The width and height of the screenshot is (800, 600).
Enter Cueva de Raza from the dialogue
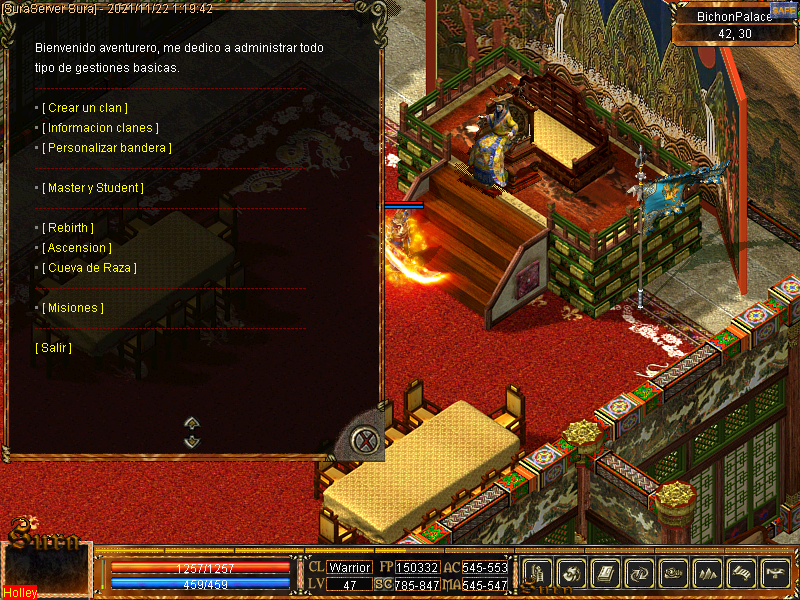click(89, 268)
